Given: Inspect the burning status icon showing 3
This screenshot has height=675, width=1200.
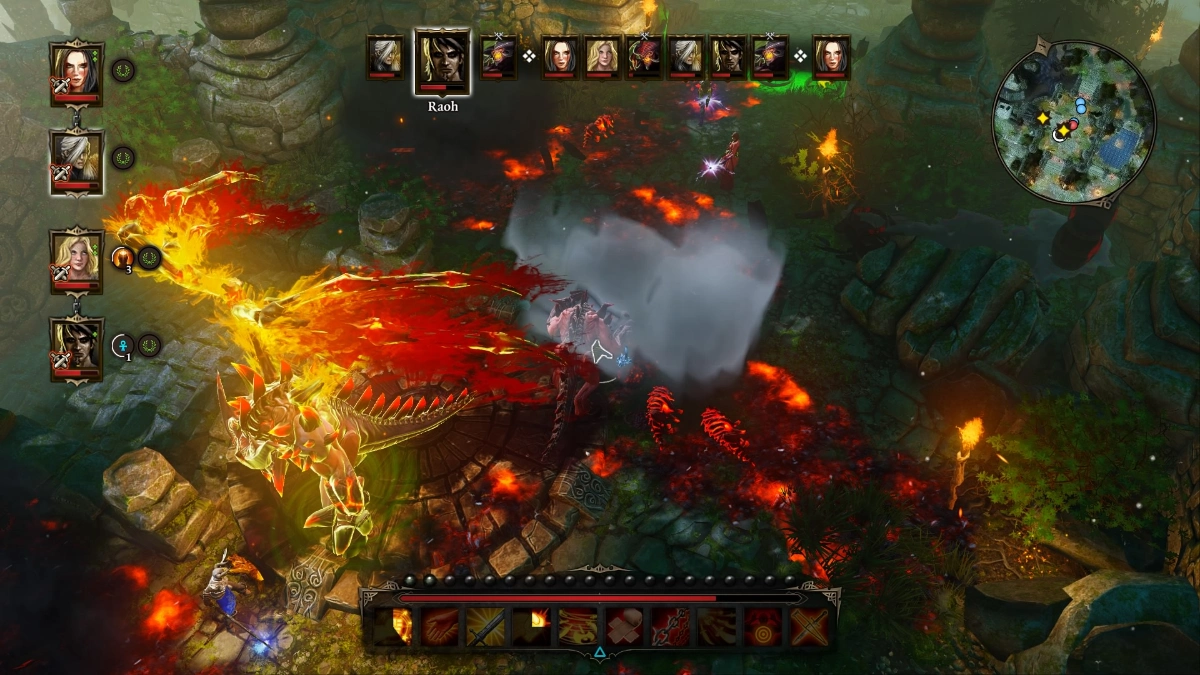Looking at the screenshot, I should 124,258.
